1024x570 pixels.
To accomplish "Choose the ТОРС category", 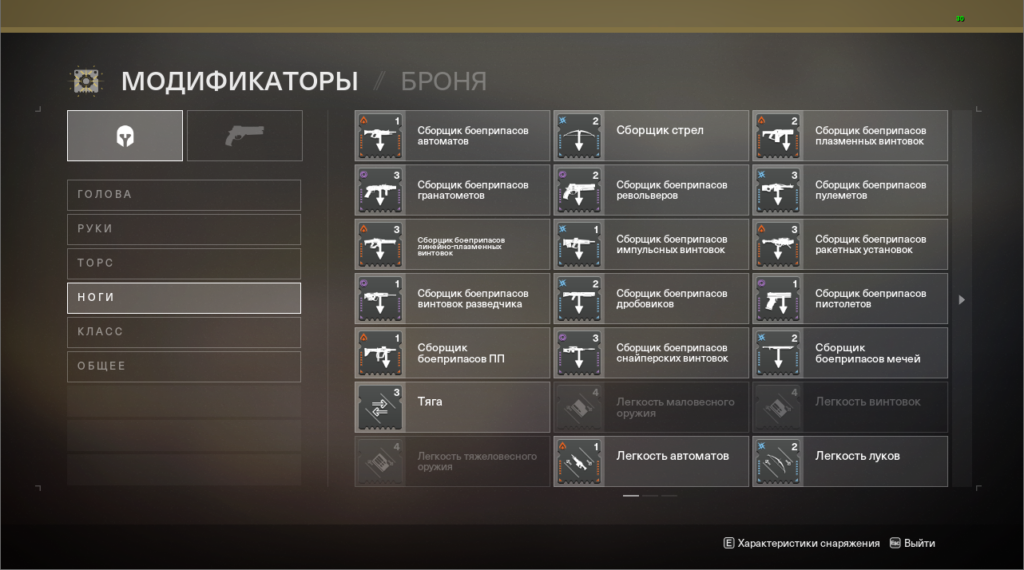I will click(184, 263).
